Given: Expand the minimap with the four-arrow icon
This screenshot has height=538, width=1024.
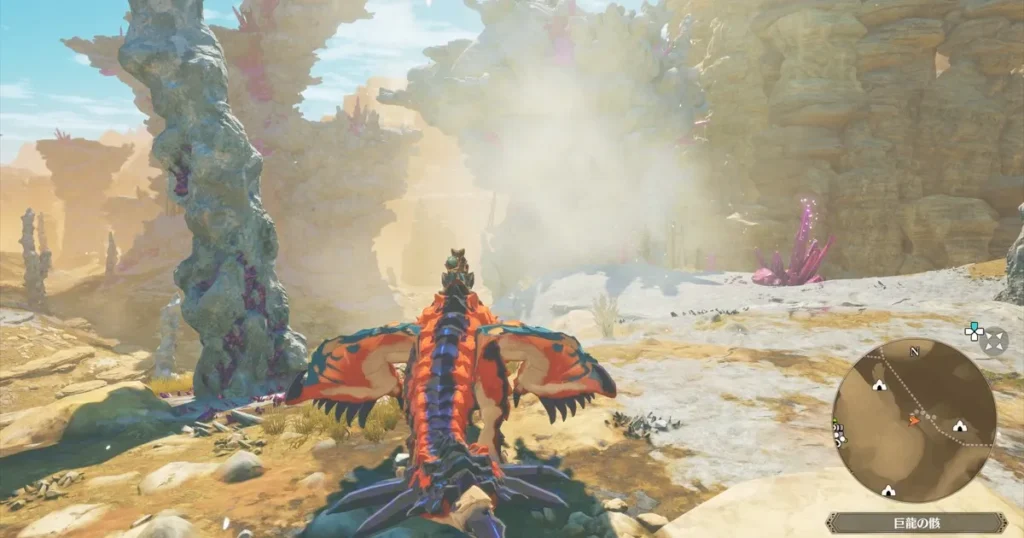Looking at the screenshot, I should (x=994, y=342).
